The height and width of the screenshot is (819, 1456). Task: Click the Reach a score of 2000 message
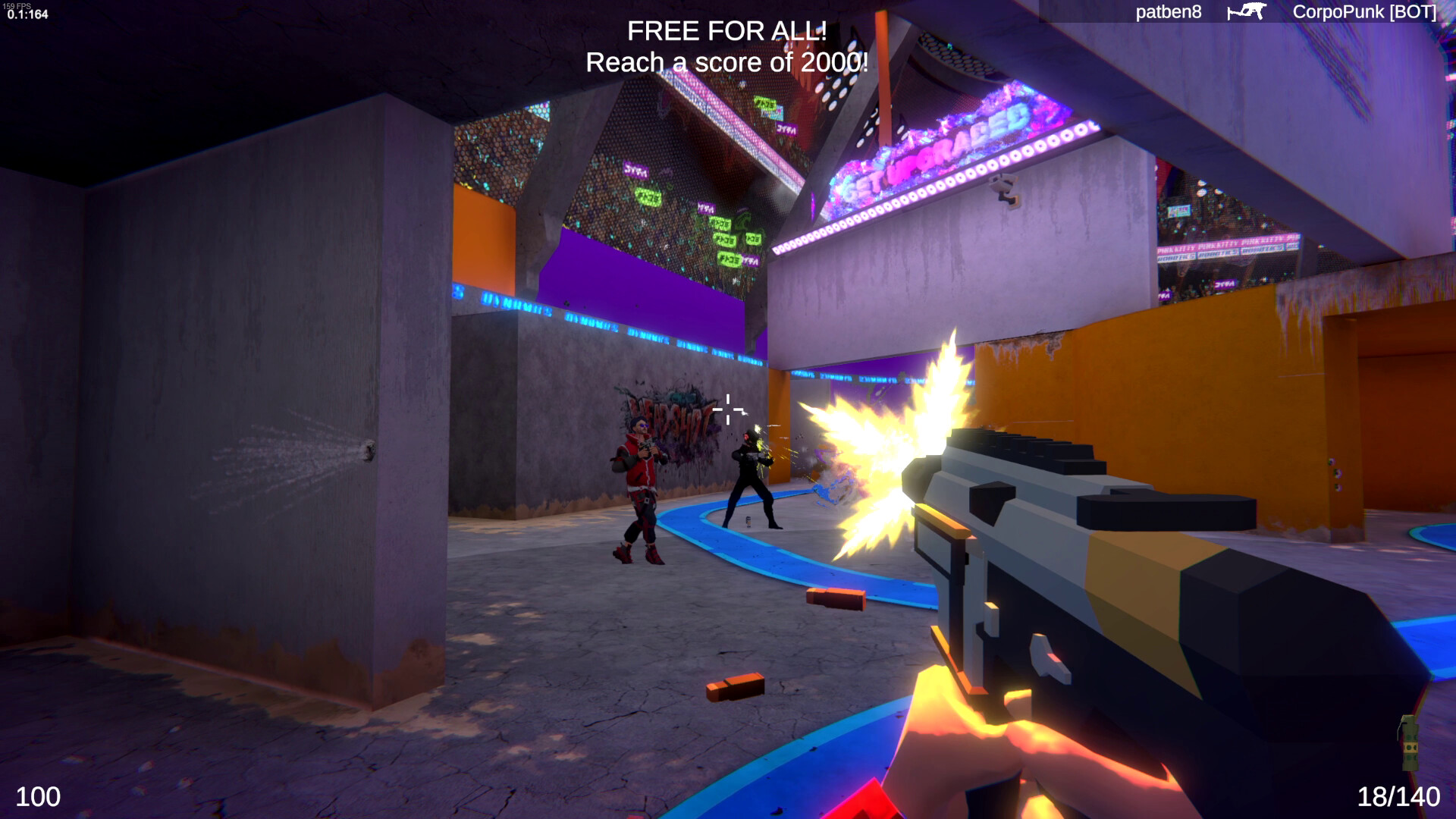pyautogui.click(x=726, y=63)
